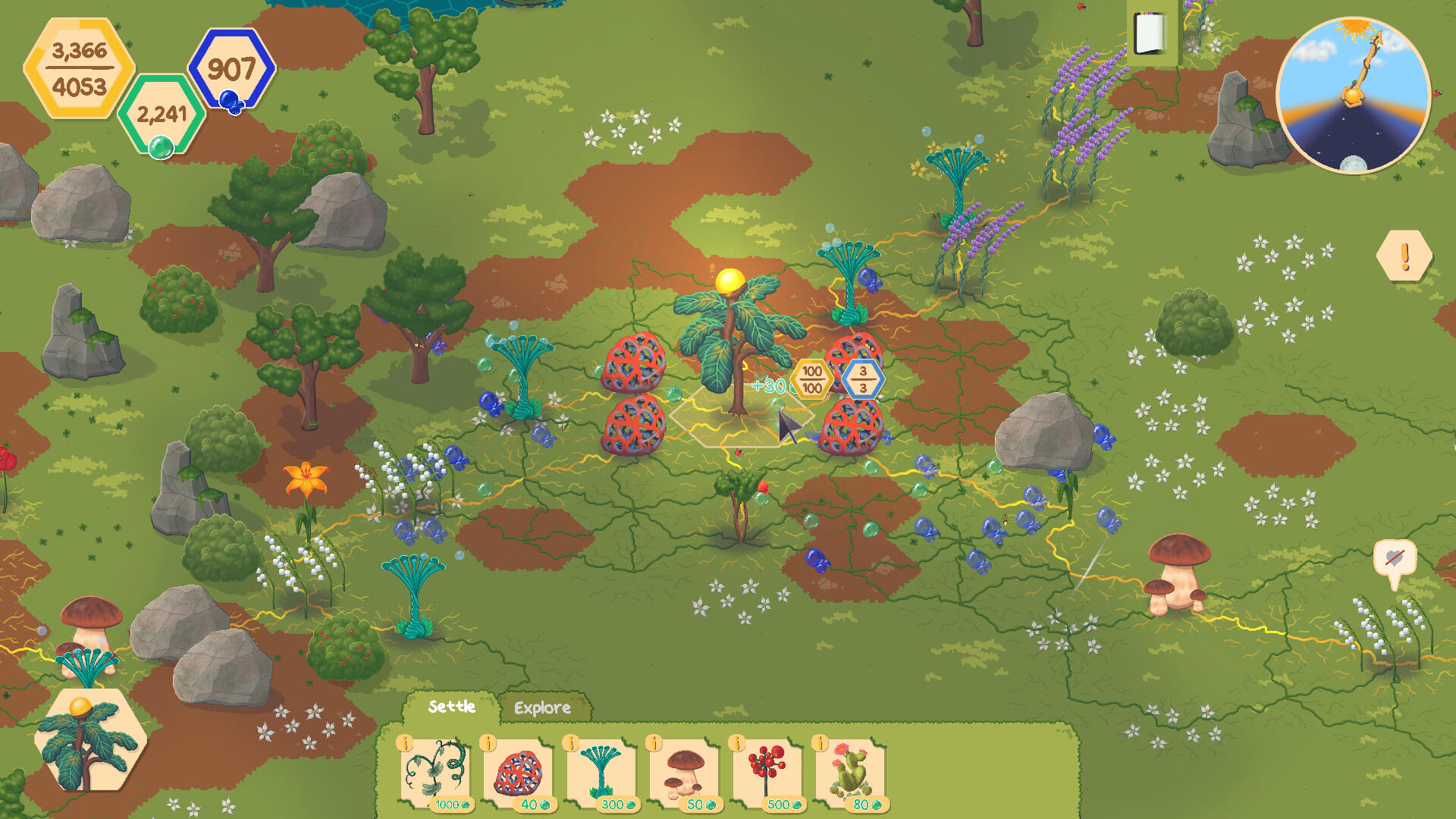Image resolution: width=1456 pixels, height=819 pixels.
Task: Pick the flowering cactus card costing 80
Action: (851, 773)
